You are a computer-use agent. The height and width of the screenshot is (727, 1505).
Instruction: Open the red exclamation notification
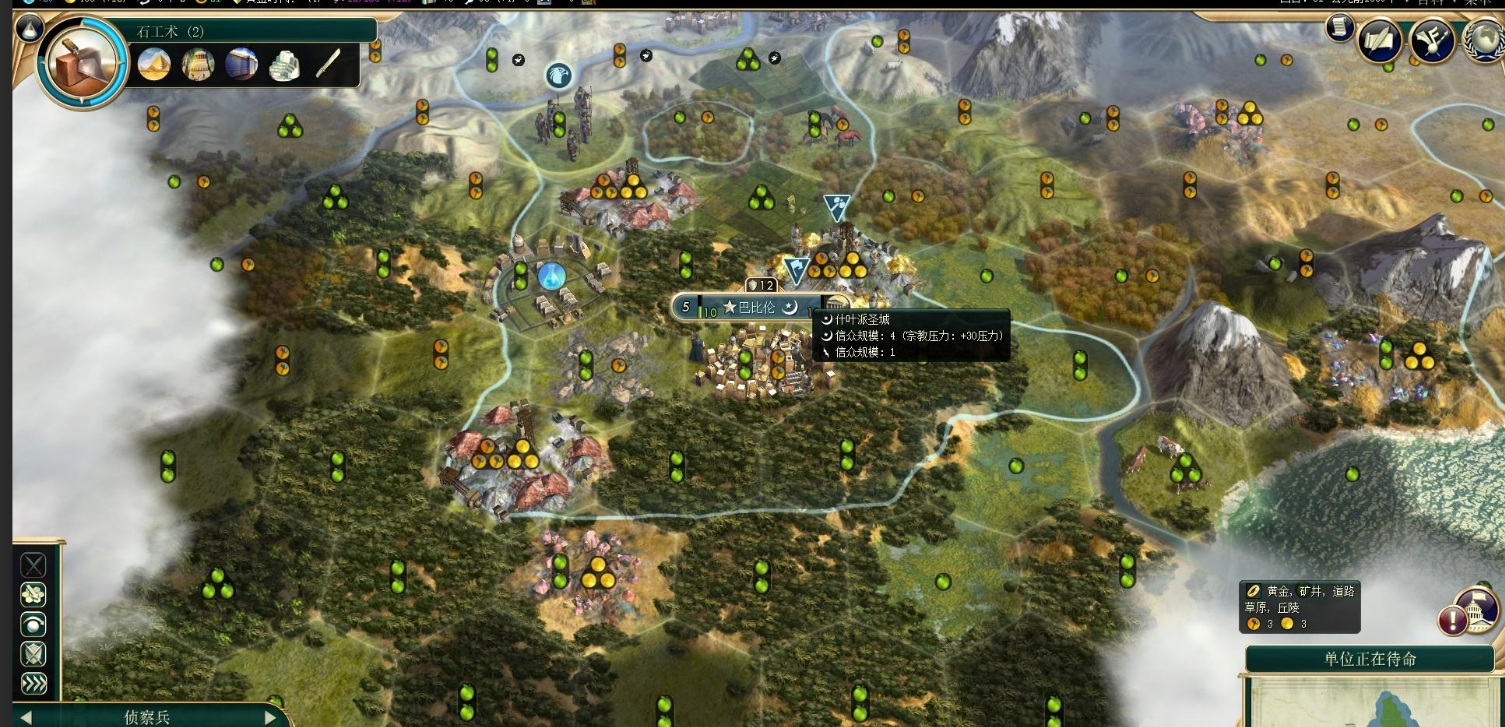click(1452, 620)
